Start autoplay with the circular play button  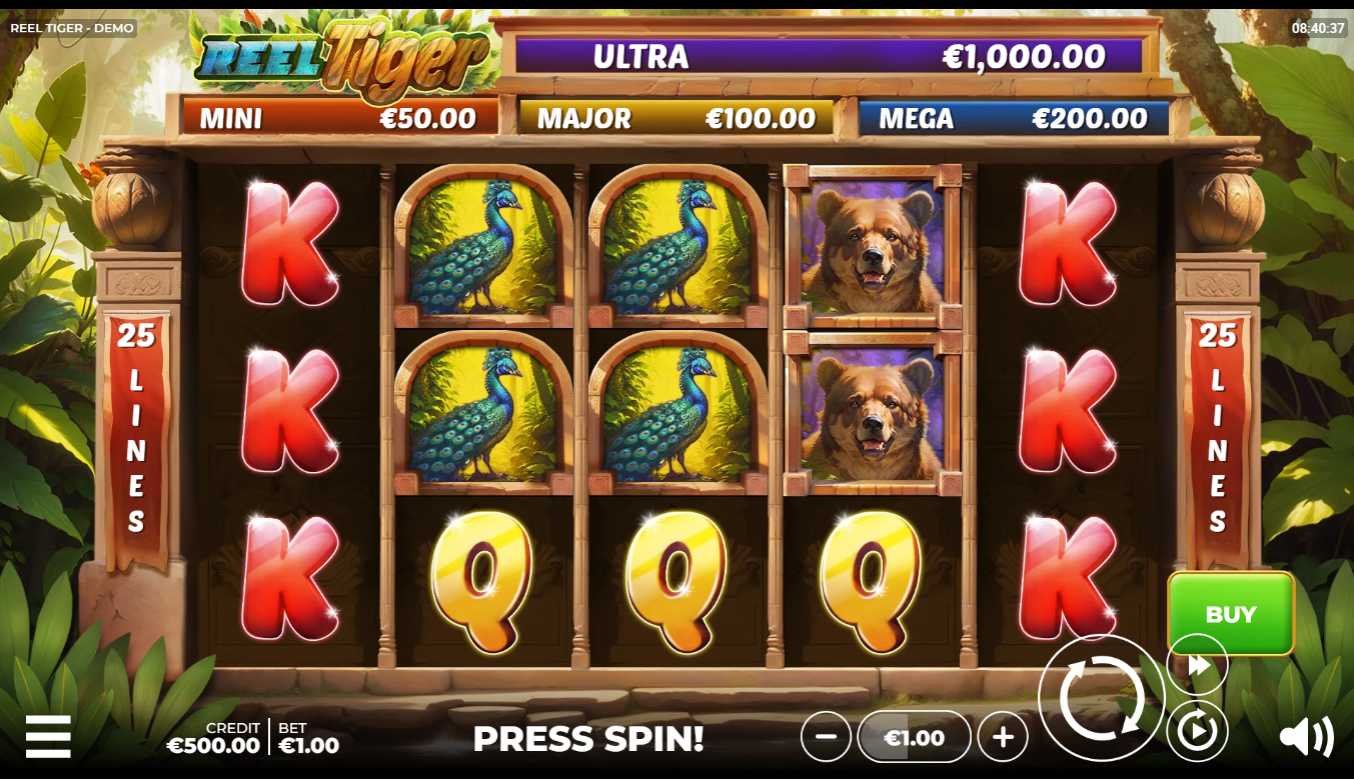pos(1197,732)
